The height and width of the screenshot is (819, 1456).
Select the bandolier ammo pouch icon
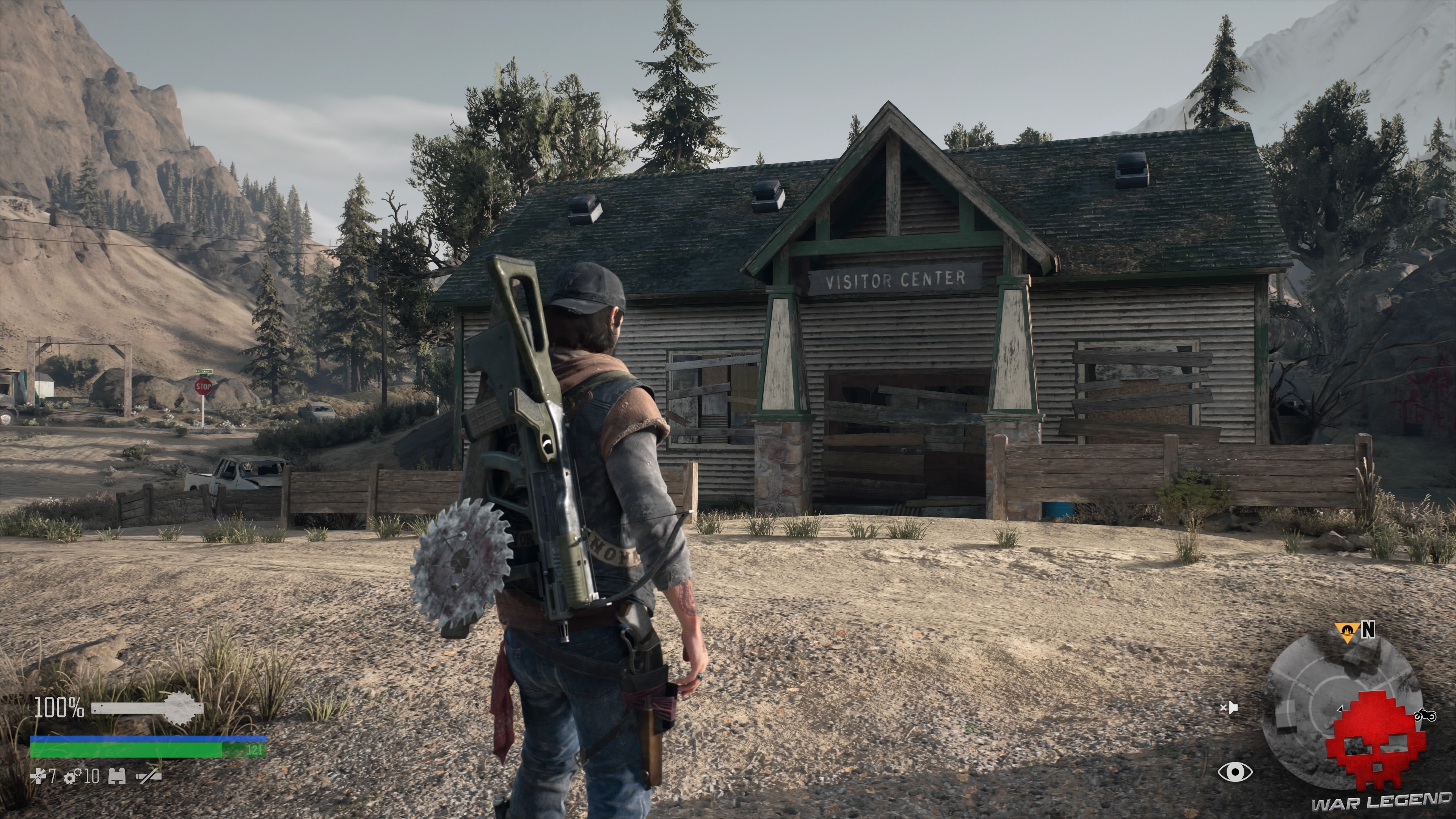coord(116,776)
